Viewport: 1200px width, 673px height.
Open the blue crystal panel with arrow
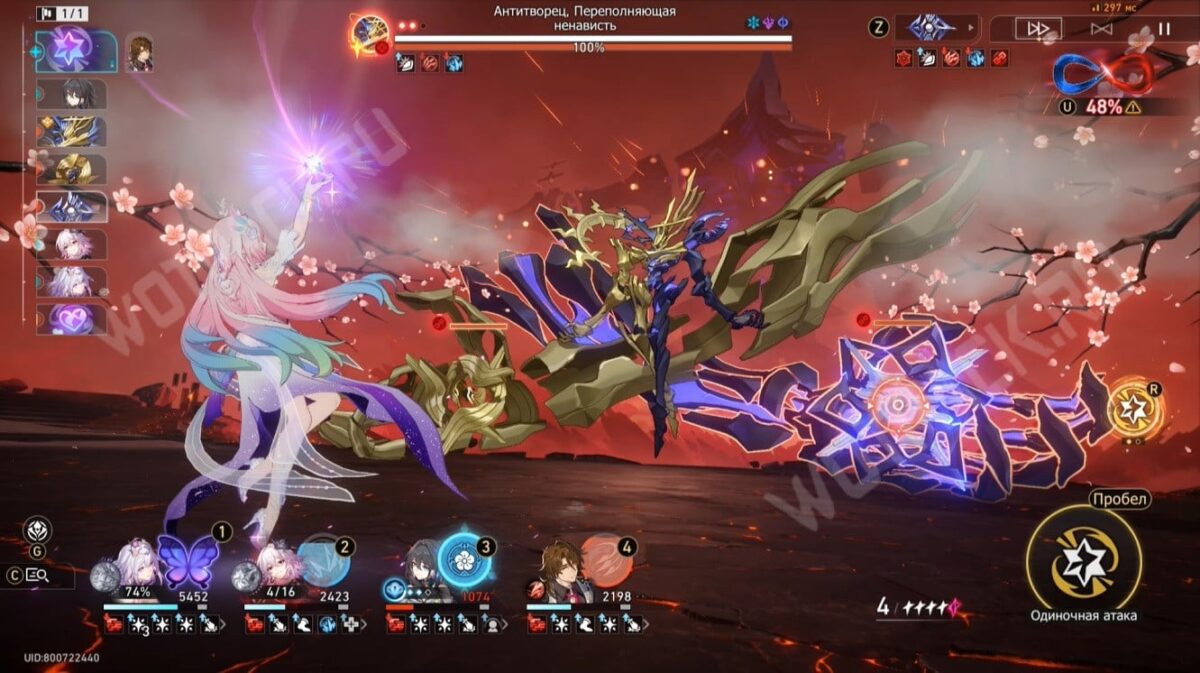tap(936, 28)
